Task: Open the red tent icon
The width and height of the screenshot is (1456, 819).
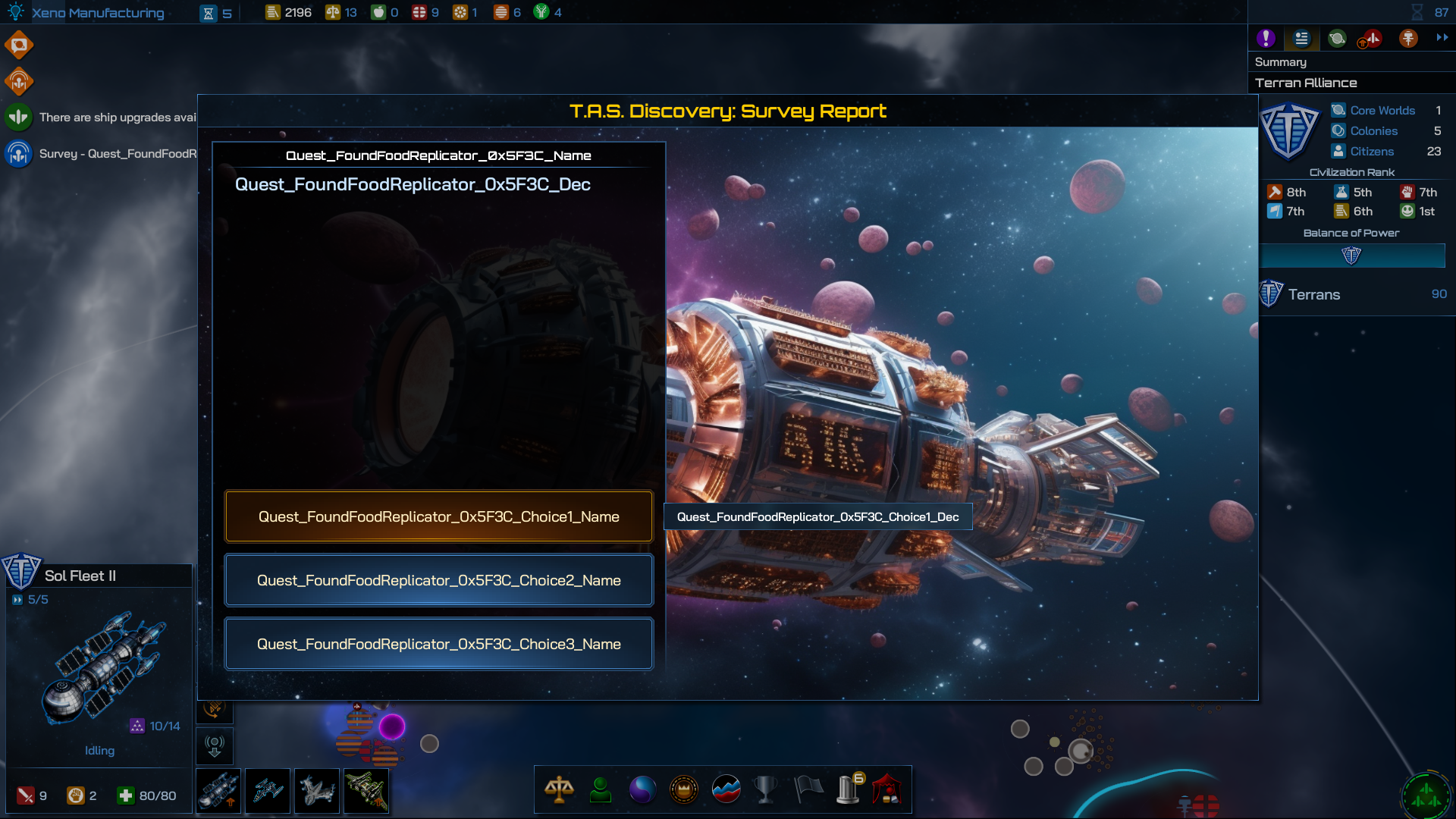Action: point(887,789)
